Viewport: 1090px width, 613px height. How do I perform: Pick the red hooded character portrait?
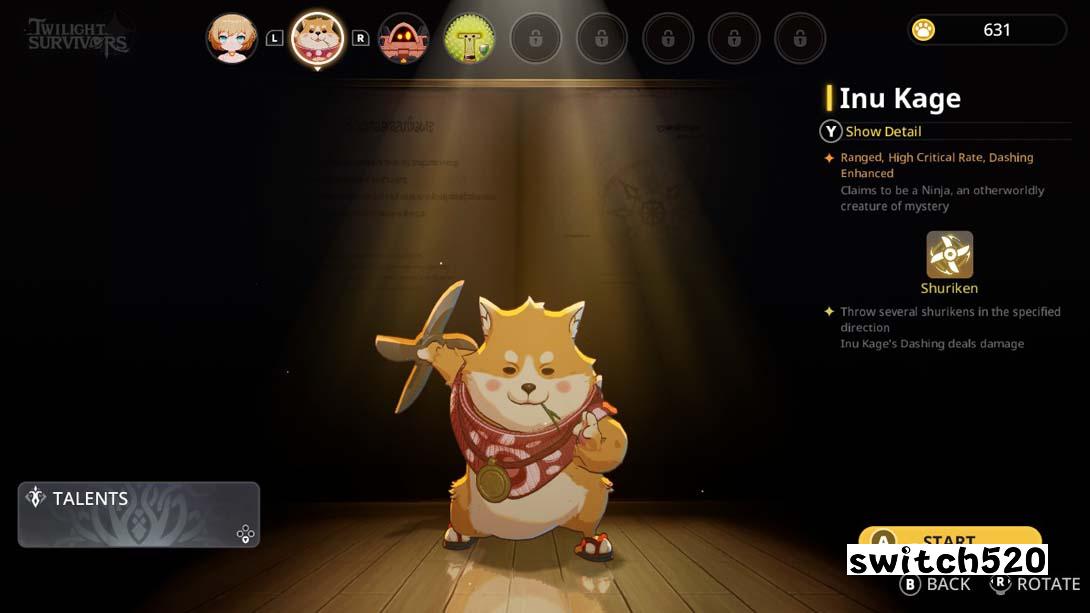[x=403, y=38]
